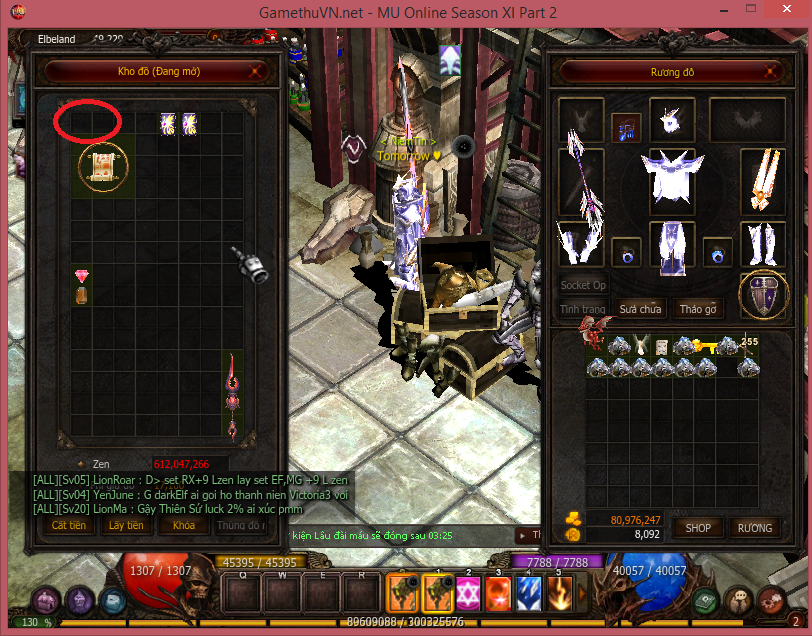Viewport: 812px width, 636px height.
Task: Click the purple shield emblem icon
Action: (762, 296)
